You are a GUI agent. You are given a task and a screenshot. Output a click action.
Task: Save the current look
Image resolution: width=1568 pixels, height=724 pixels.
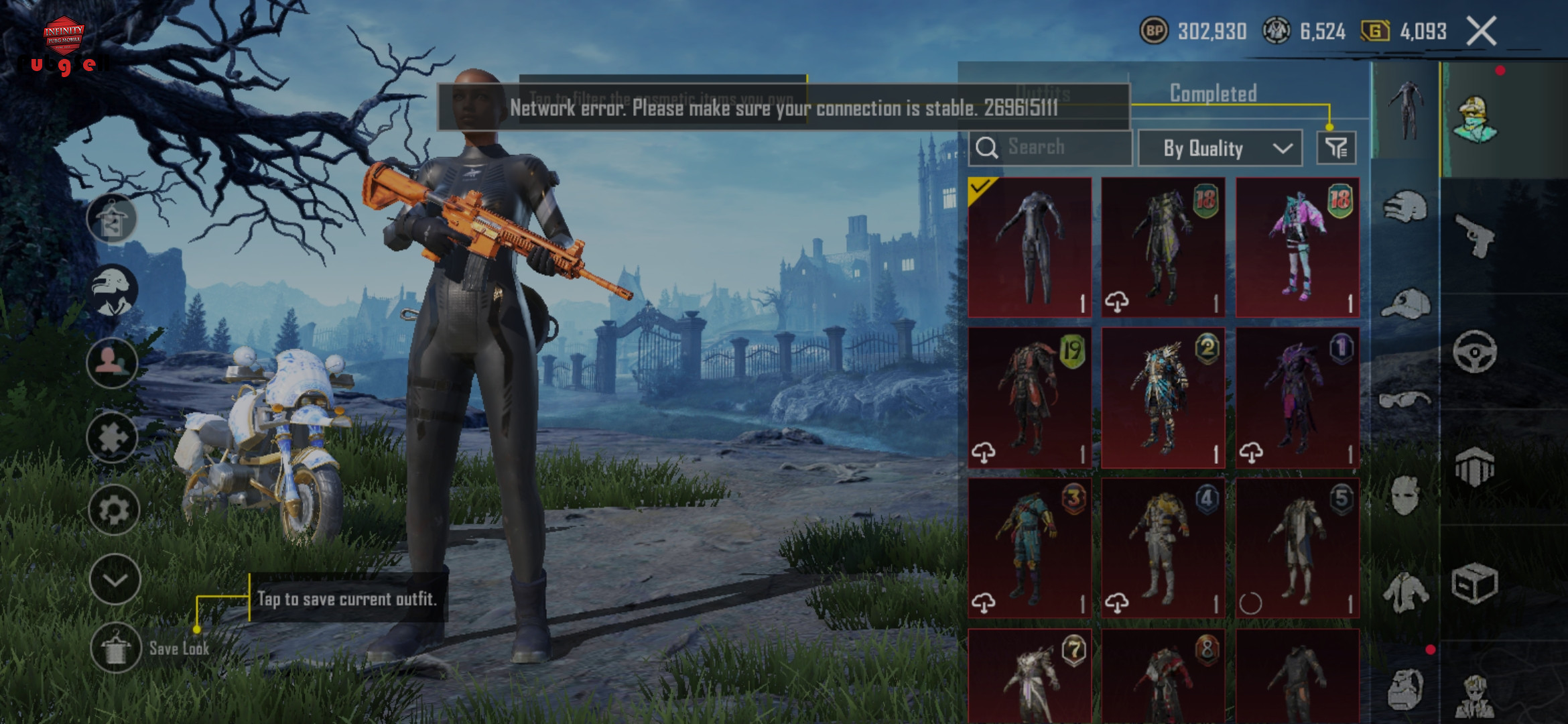coord(115,648)
